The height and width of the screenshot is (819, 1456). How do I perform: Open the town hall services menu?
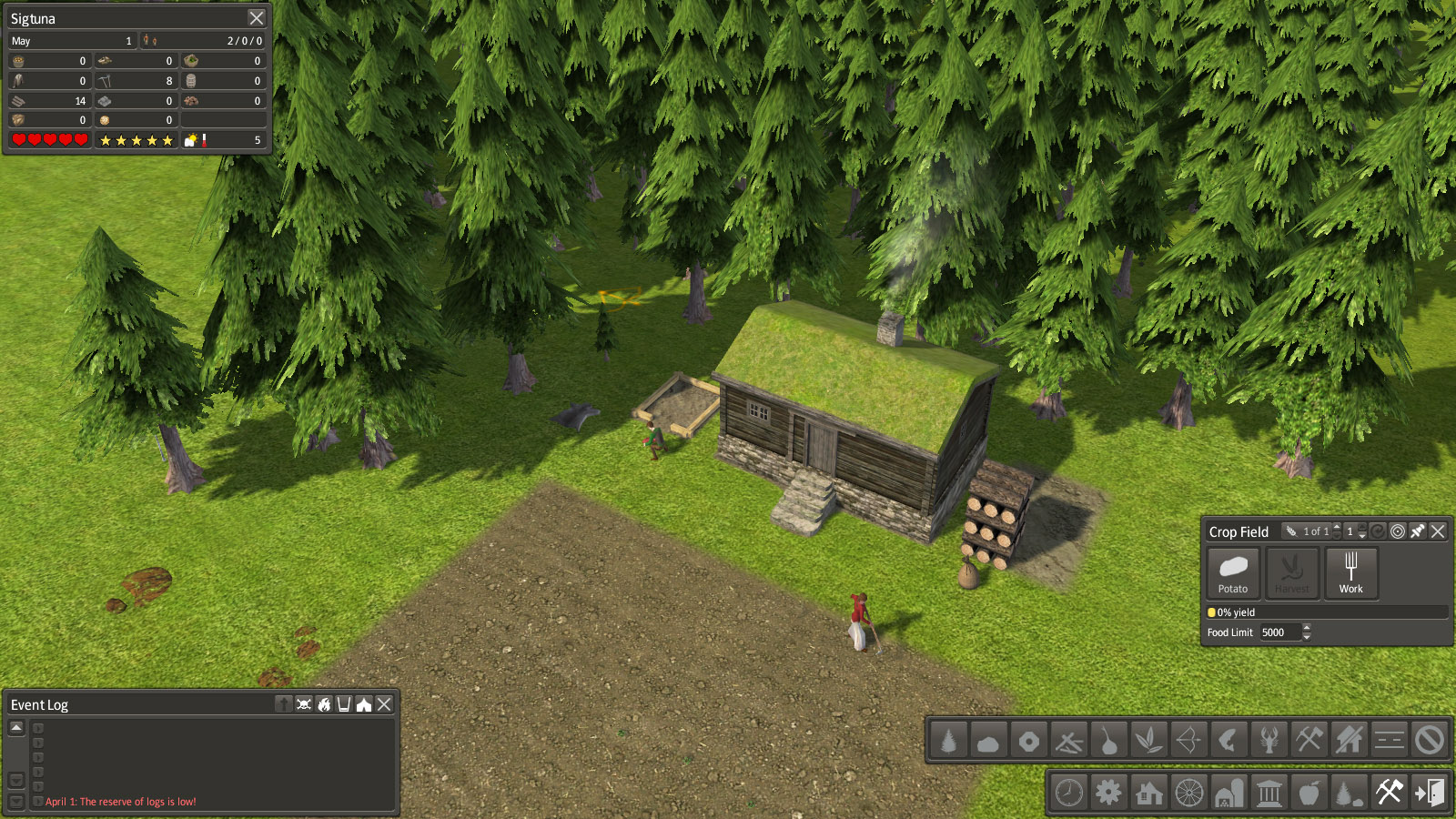click(1269, 793)
